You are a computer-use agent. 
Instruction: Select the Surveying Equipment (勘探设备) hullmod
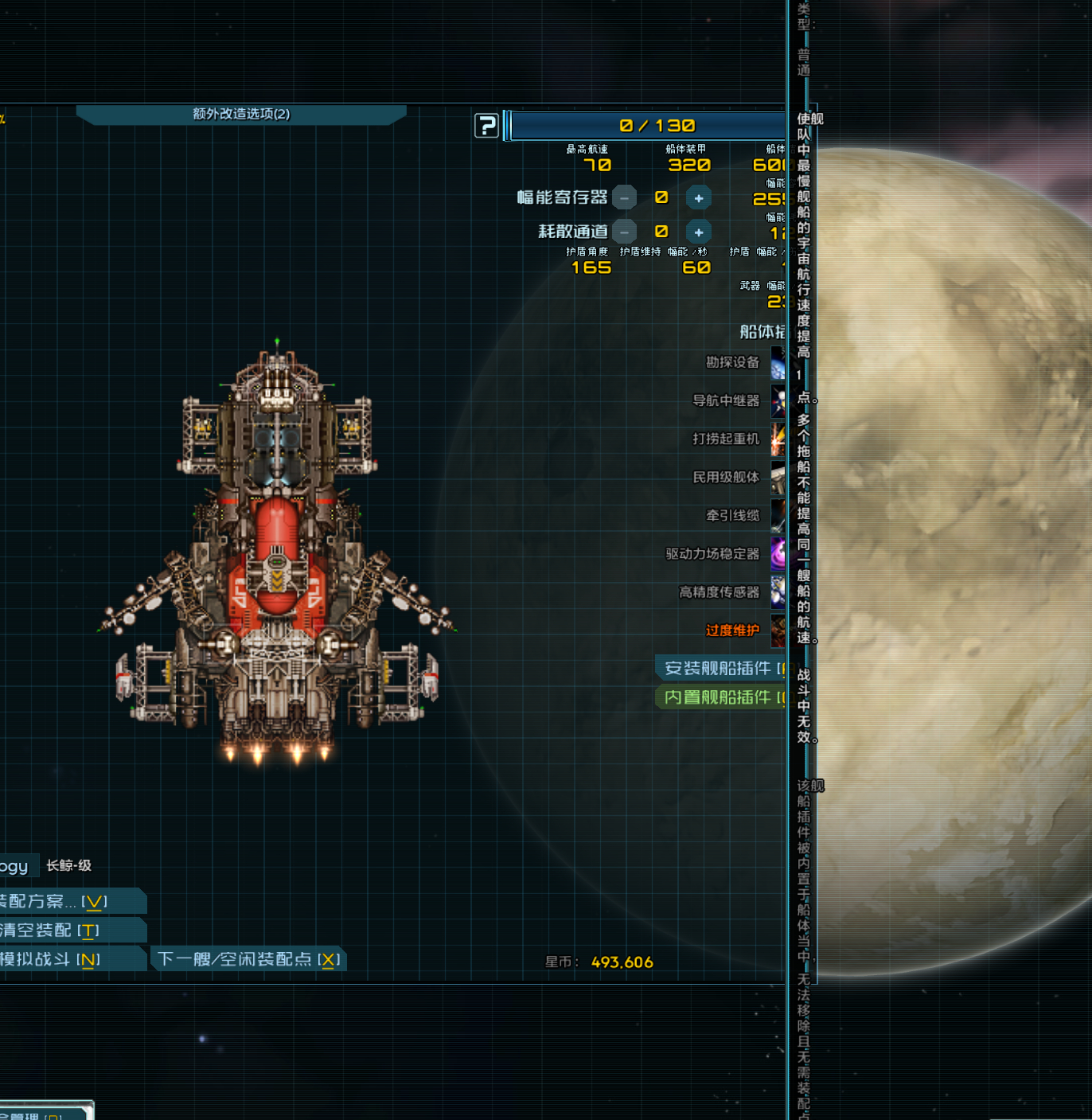733,363
